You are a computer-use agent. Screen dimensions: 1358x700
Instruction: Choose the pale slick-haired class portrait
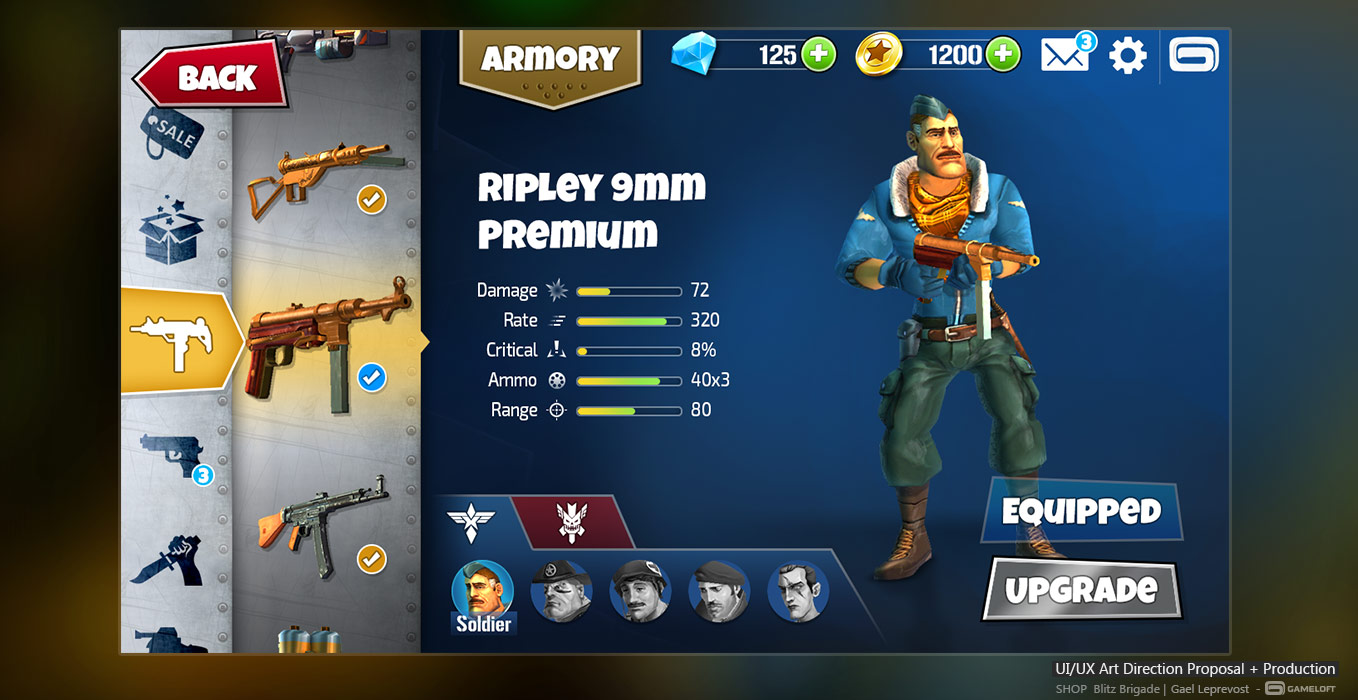pos(798,592)
